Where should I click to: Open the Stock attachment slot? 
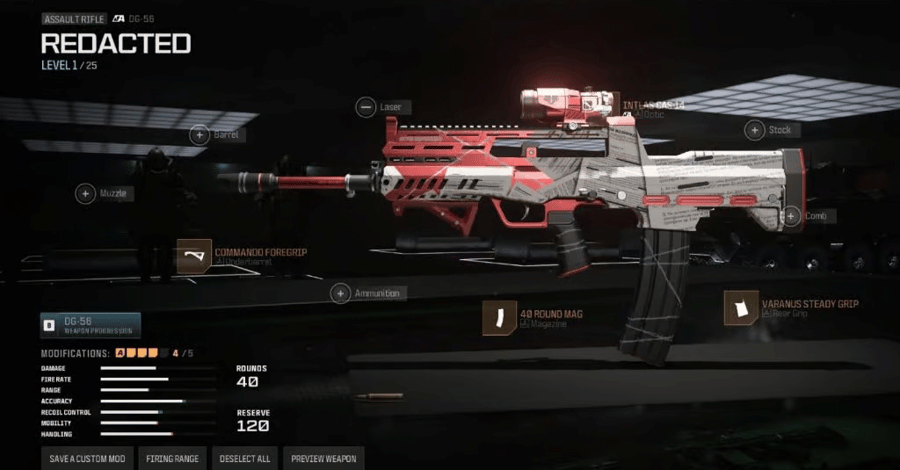coord(755,130)
